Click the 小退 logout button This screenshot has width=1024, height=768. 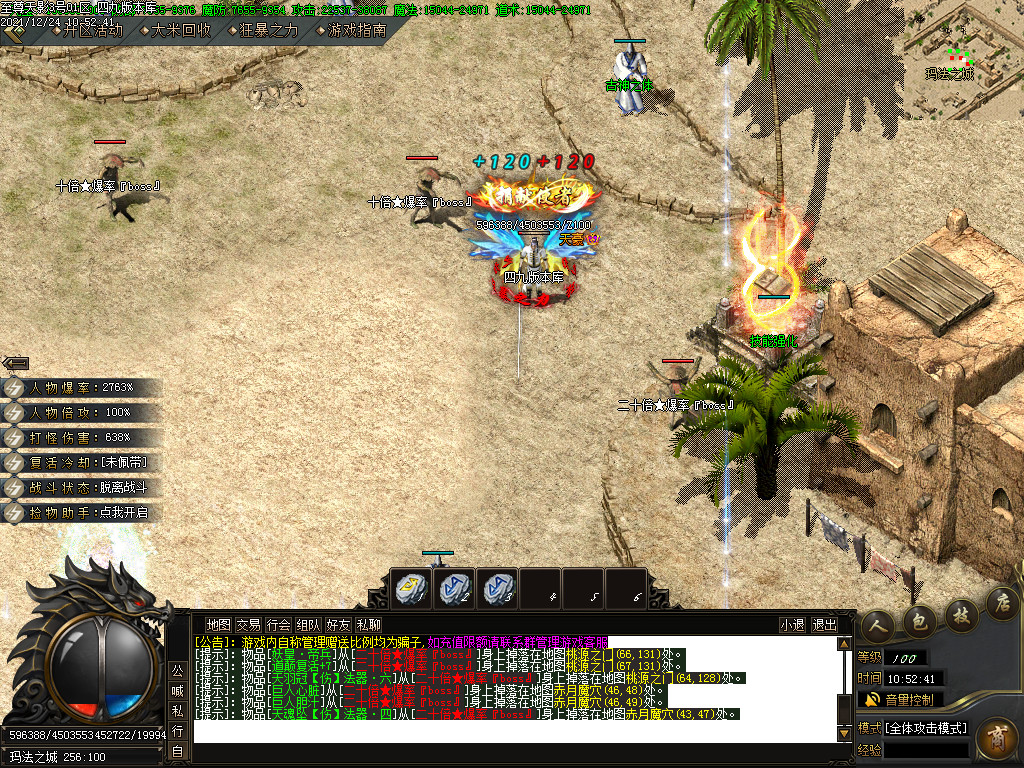pyautogui.click(x=793, y=625)
